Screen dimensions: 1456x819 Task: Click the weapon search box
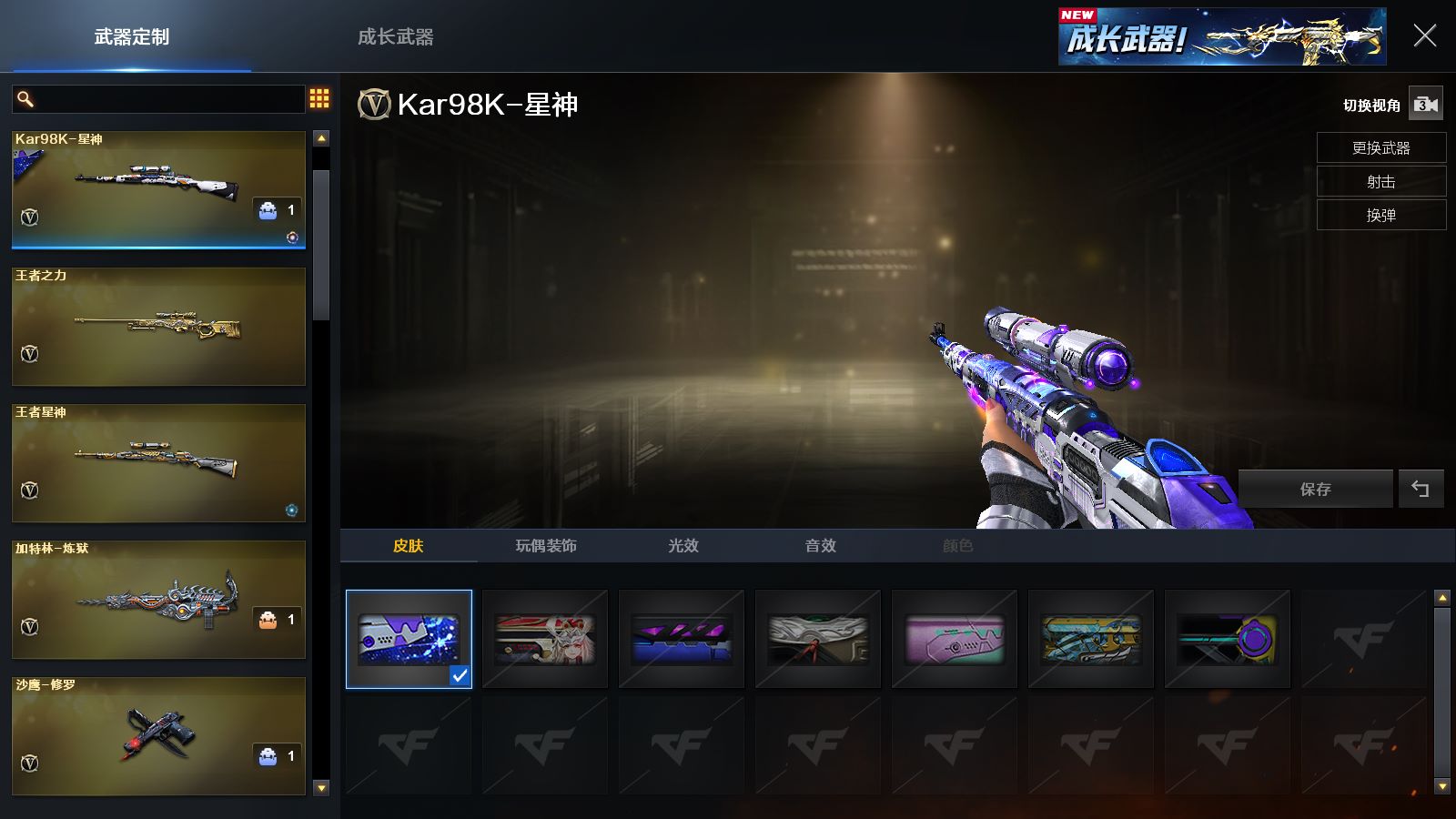(x=168, y=99)
